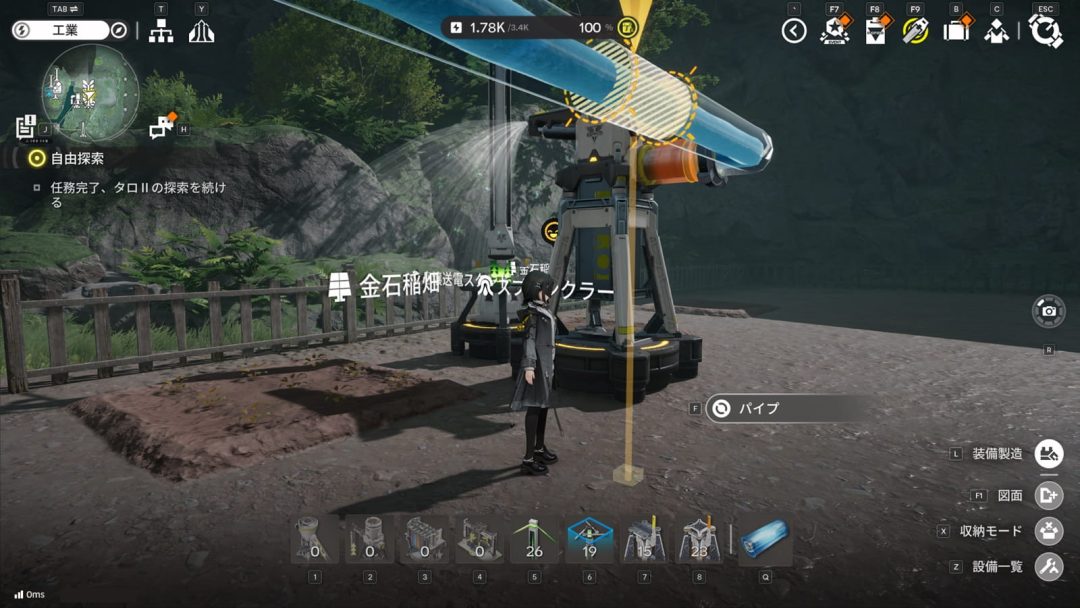Select the blue-highlighted hotbar slot with 19

click(589, 541)
